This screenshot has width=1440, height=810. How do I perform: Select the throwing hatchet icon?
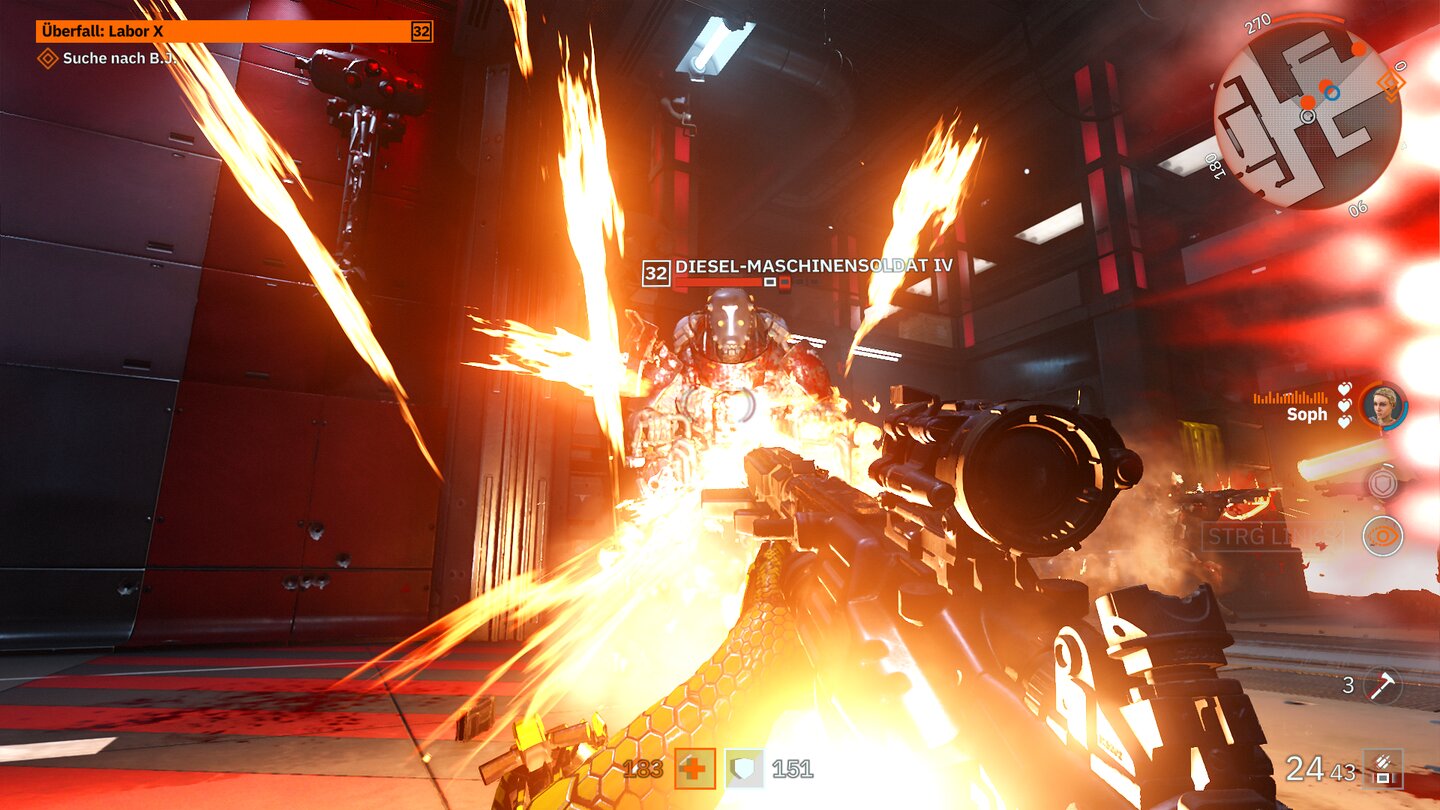coord(1385,686)
